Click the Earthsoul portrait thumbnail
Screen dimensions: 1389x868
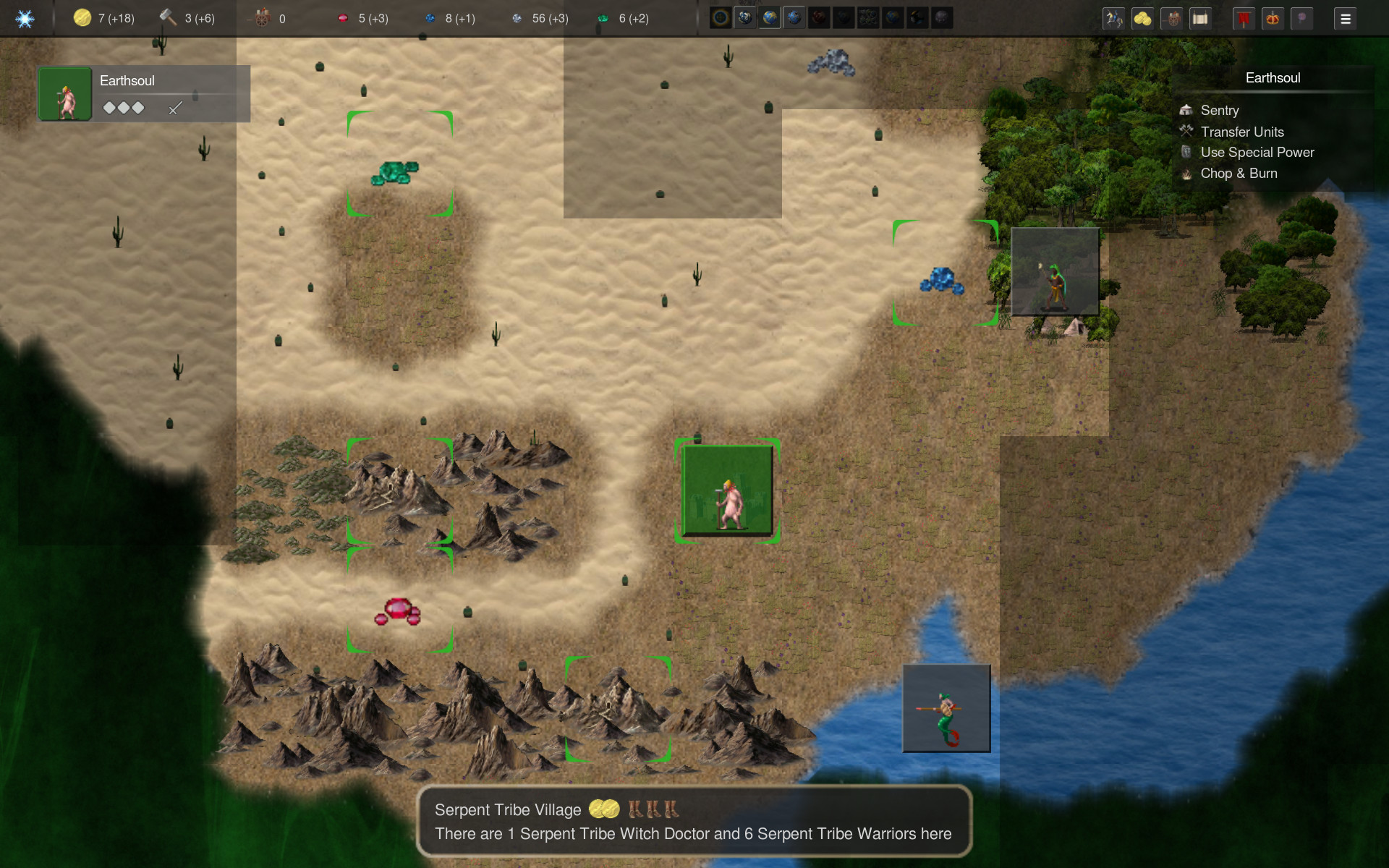click(x=65, y=93)
